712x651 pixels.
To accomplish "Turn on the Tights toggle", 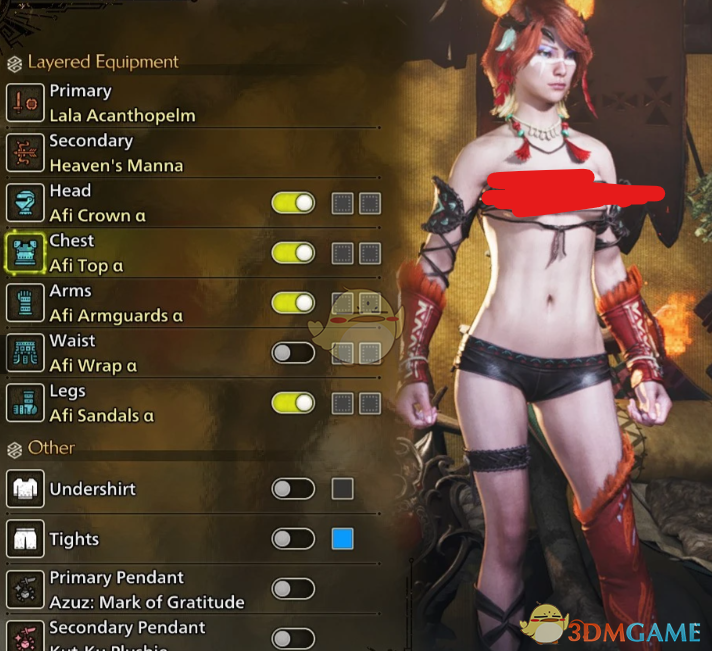I will [x=292, y=539].
